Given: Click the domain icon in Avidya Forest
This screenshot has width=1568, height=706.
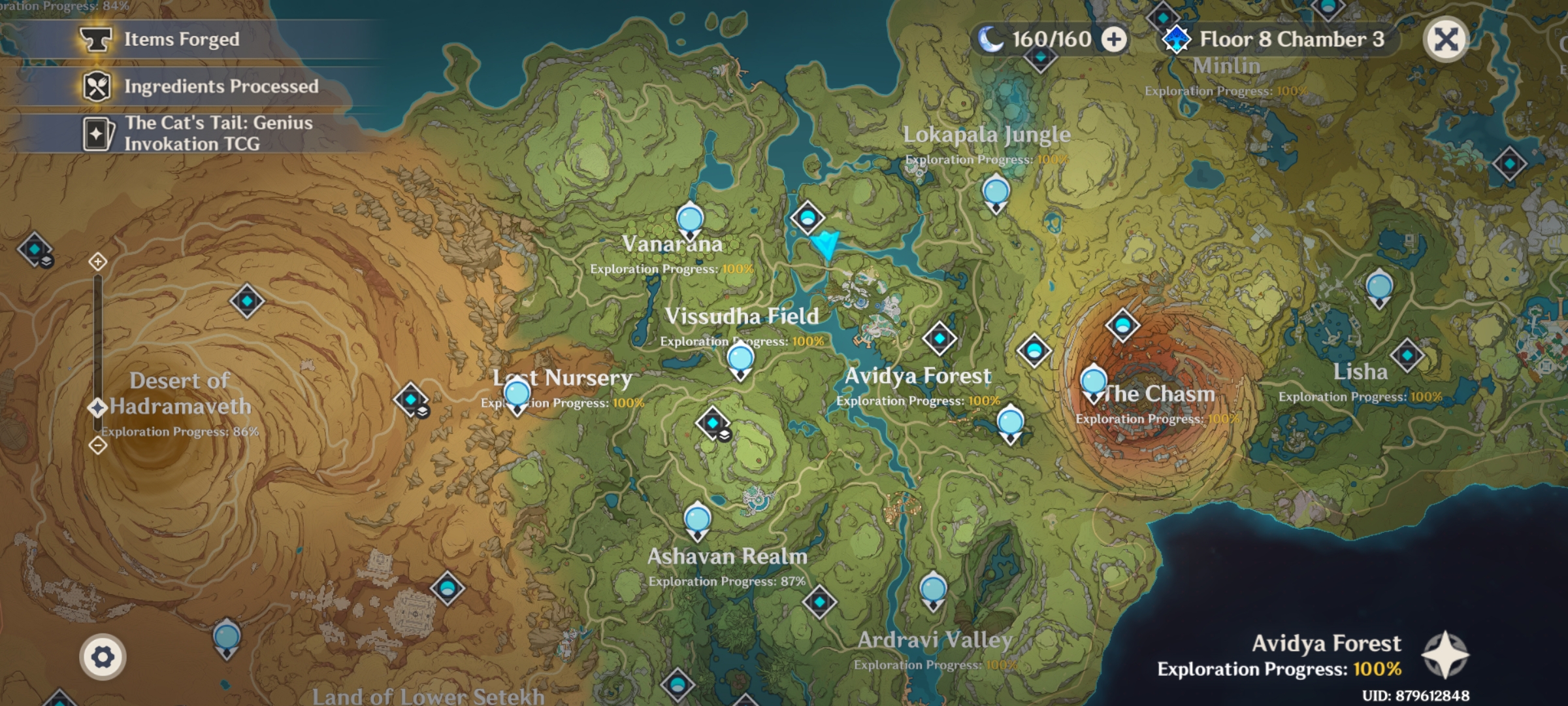Looking at the screenshot, I should (941, 339).
